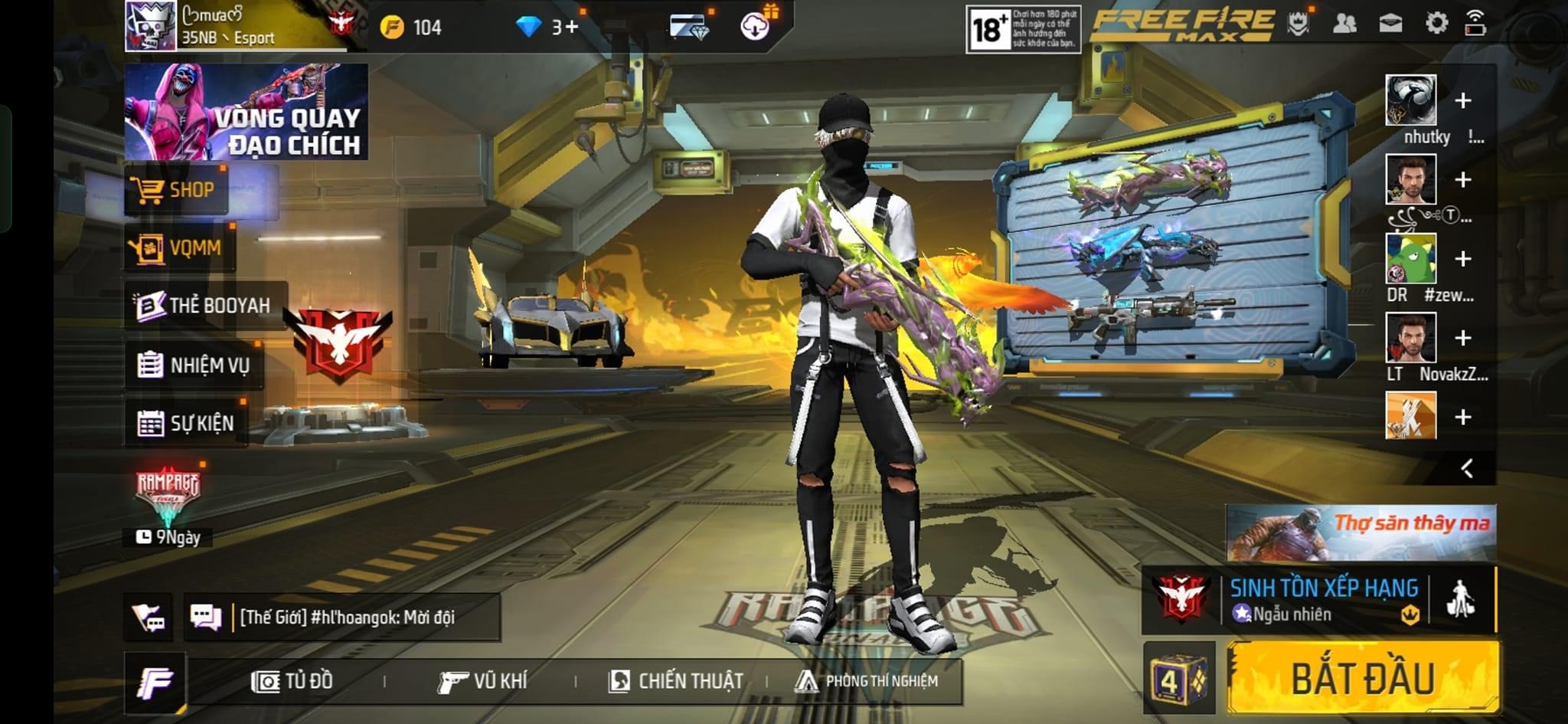Open the SHOP menu
Image resolution: width=1568 pixels, height=724 pixels.
point(176,190)
